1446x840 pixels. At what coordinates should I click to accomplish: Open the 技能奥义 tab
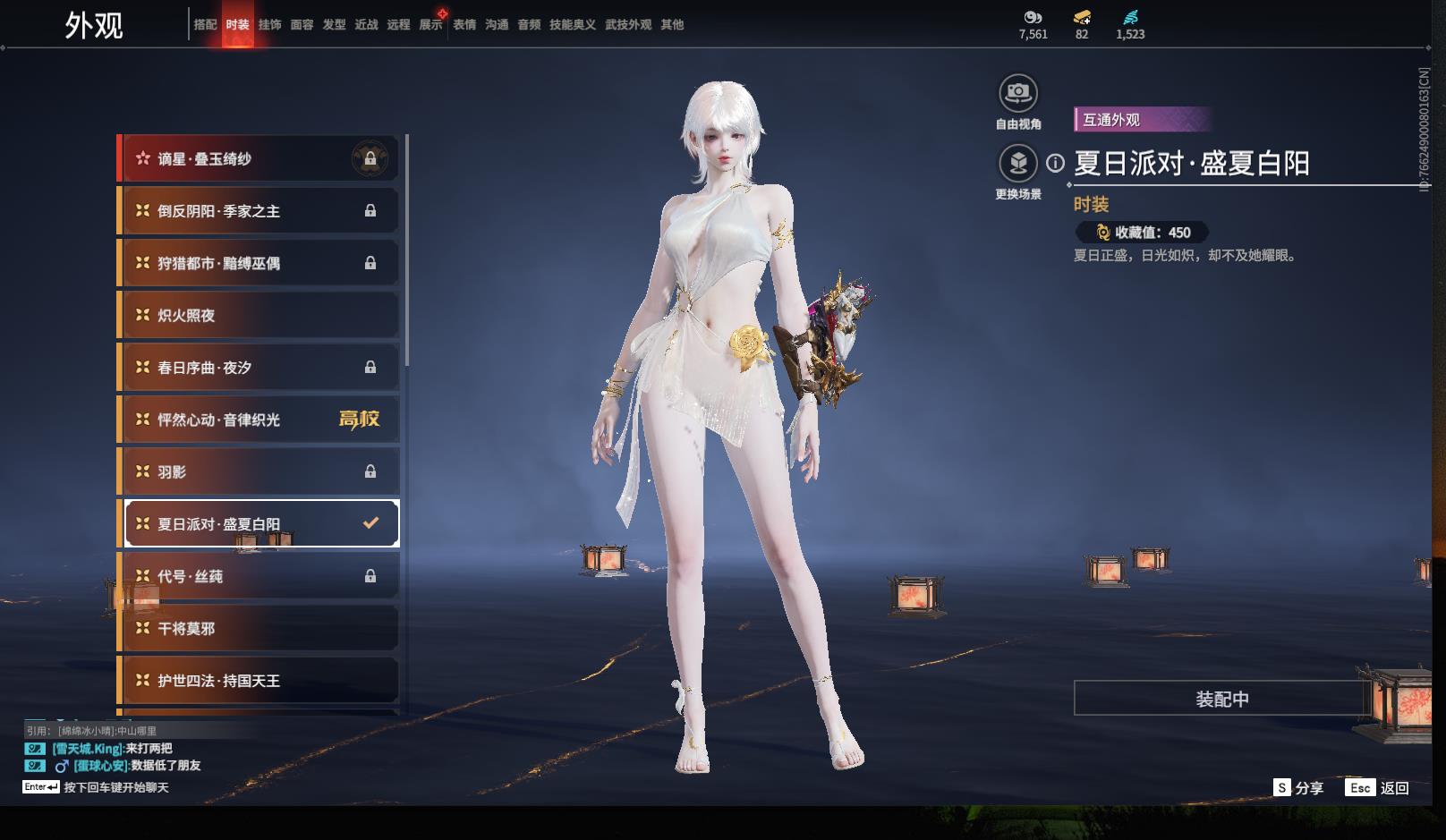(x=572, y=25)
